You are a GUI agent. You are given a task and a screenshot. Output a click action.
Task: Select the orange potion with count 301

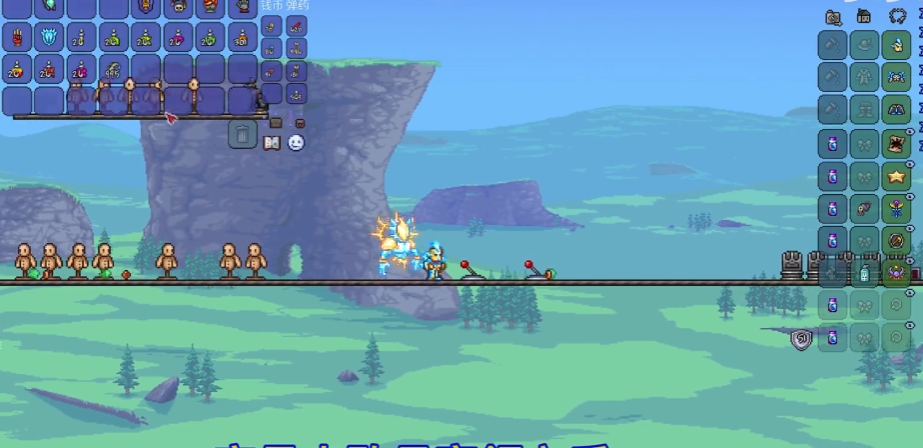click(x=241, y=37)
